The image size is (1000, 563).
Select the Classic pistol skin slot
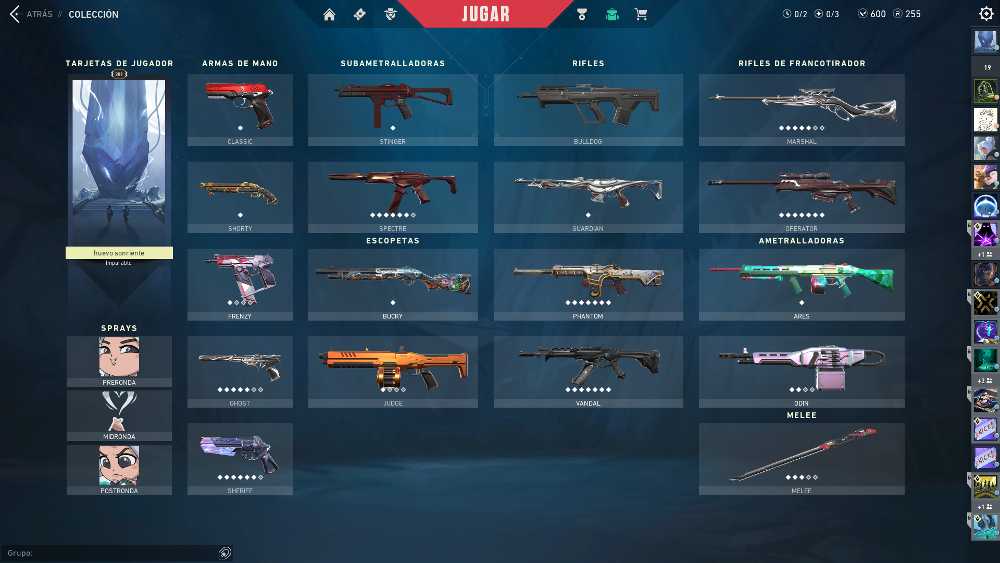pos(240,106)
